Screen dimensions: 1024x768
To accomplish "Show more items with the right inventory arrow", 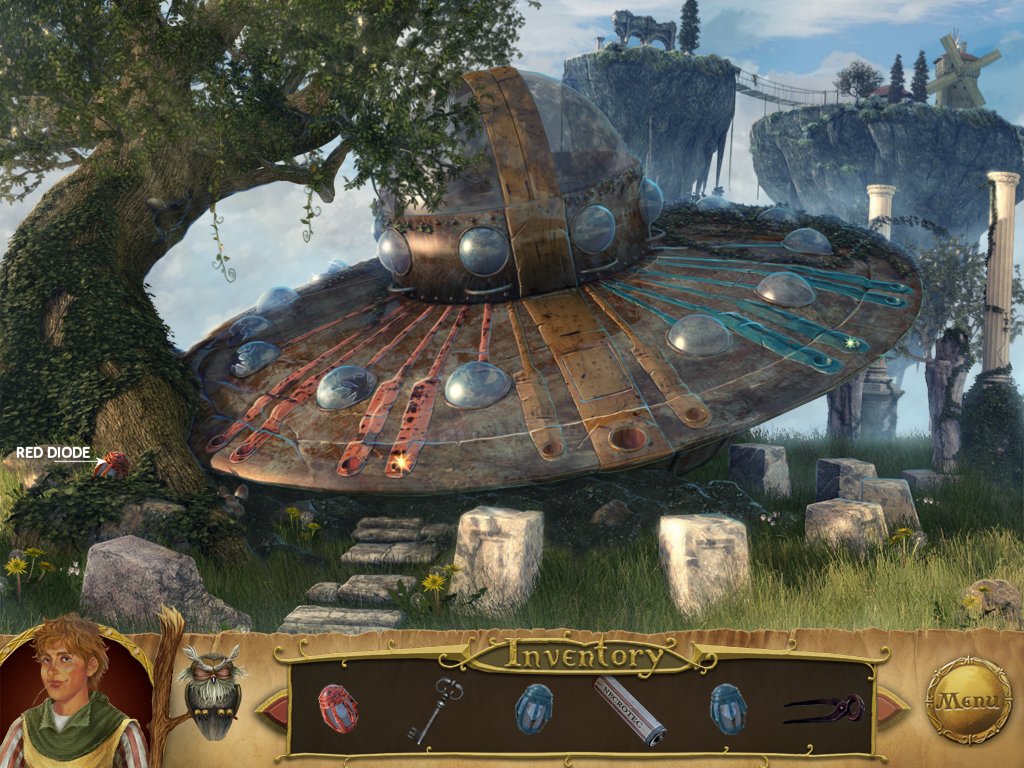I will (889, 708).
